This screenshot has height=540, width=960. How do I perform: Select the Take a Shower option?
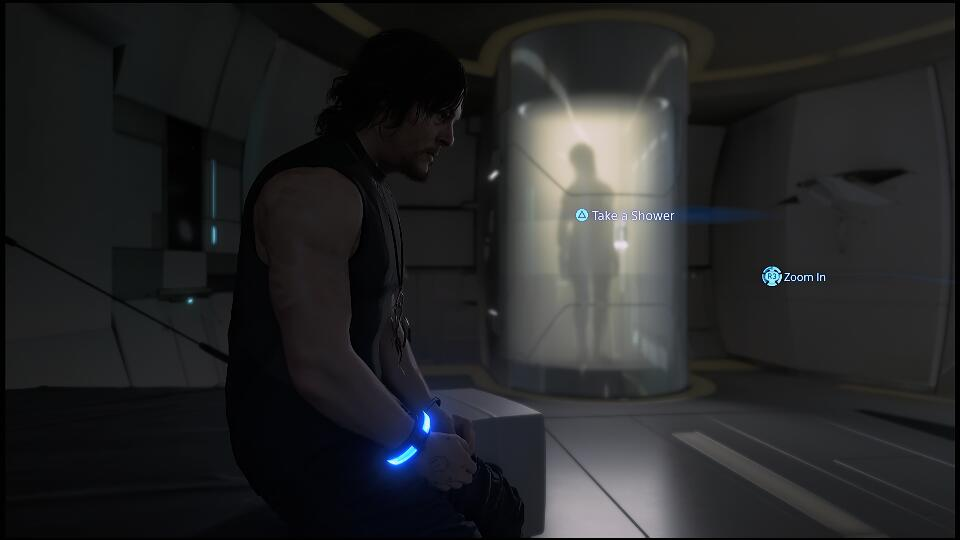tap(625, 215)
